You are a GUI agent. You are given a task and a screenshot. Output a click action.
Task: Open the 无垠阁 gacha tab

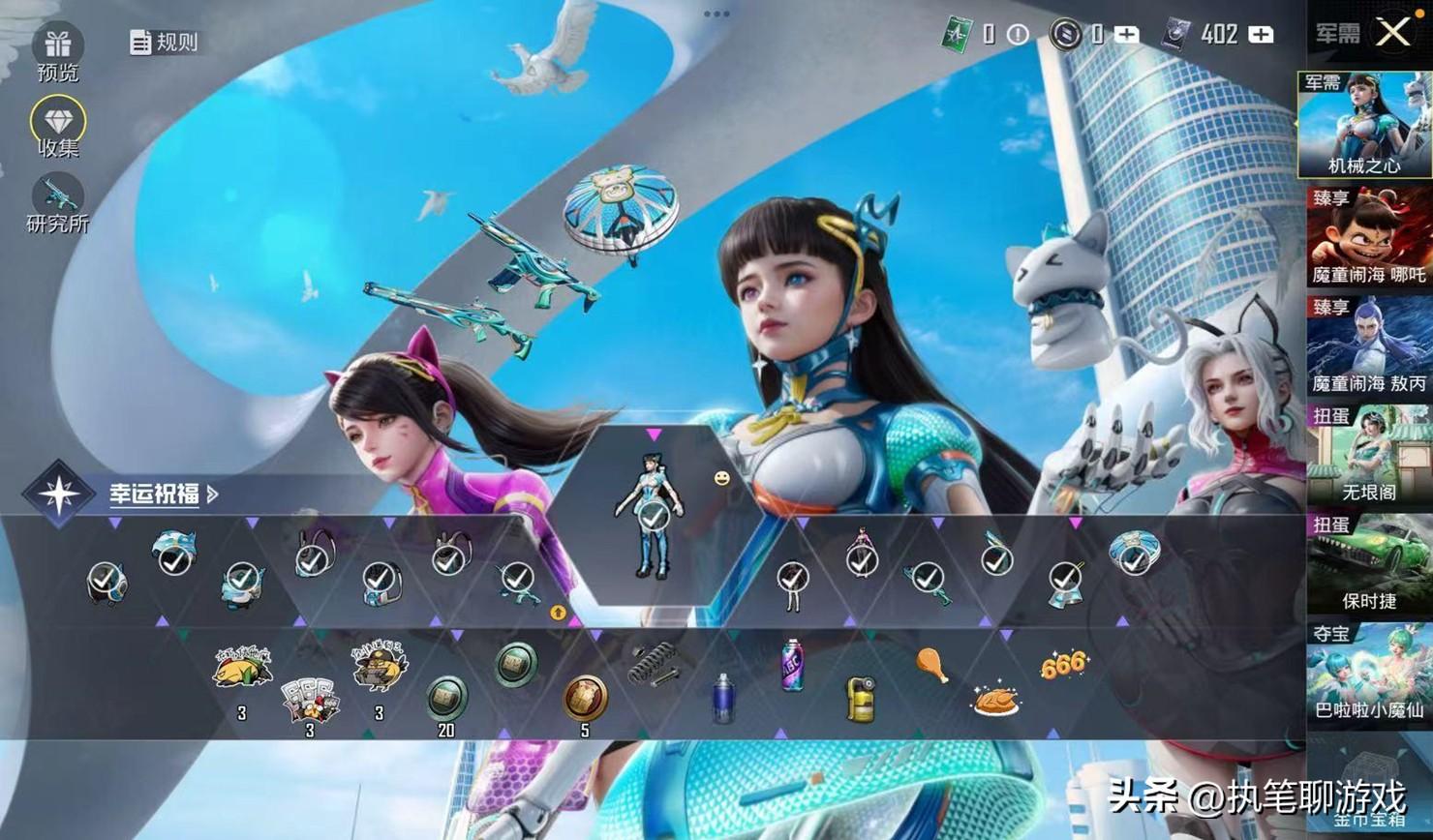point(1368,455)
